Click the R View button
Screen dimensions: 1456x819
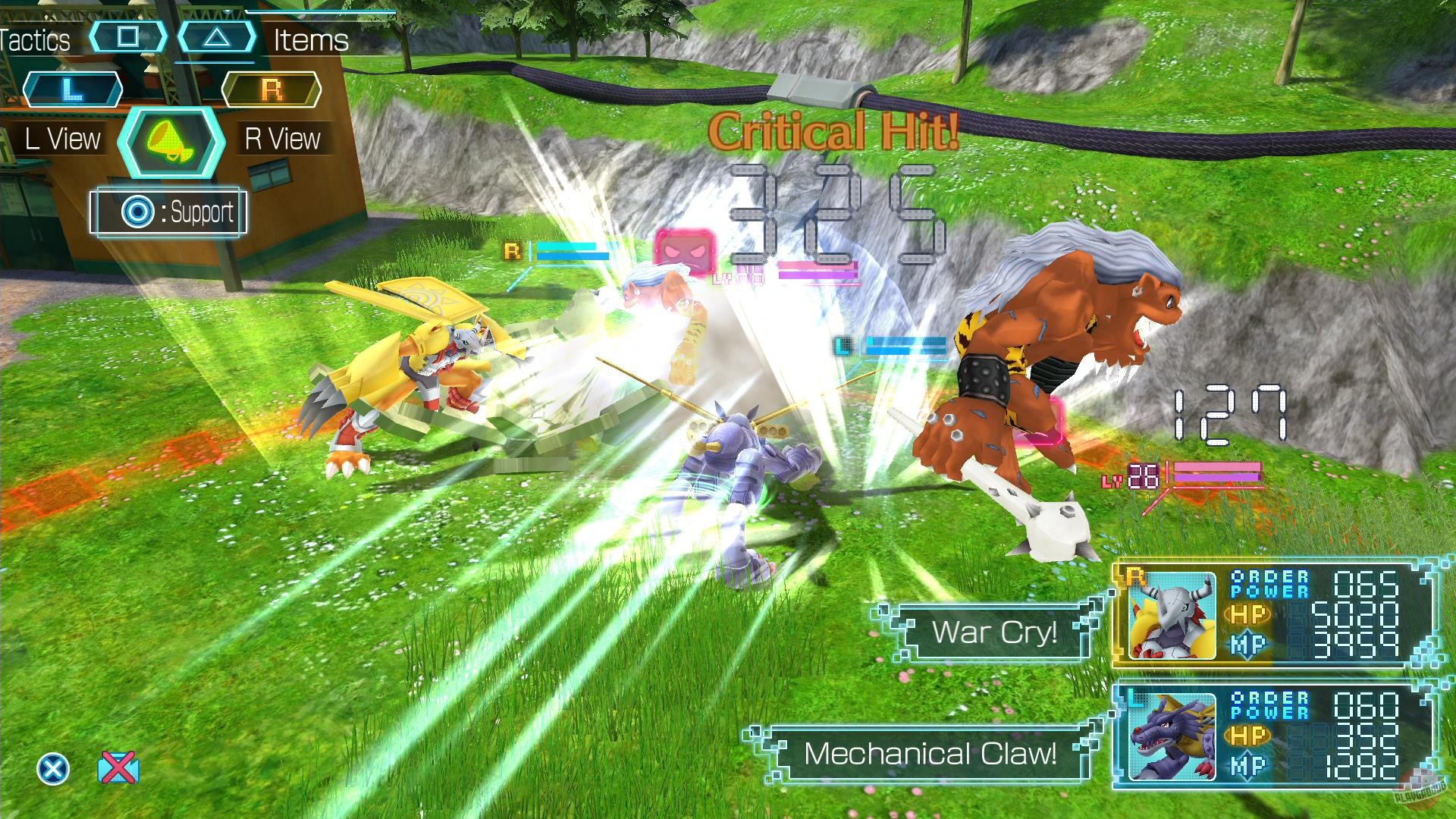coord(284,138)
